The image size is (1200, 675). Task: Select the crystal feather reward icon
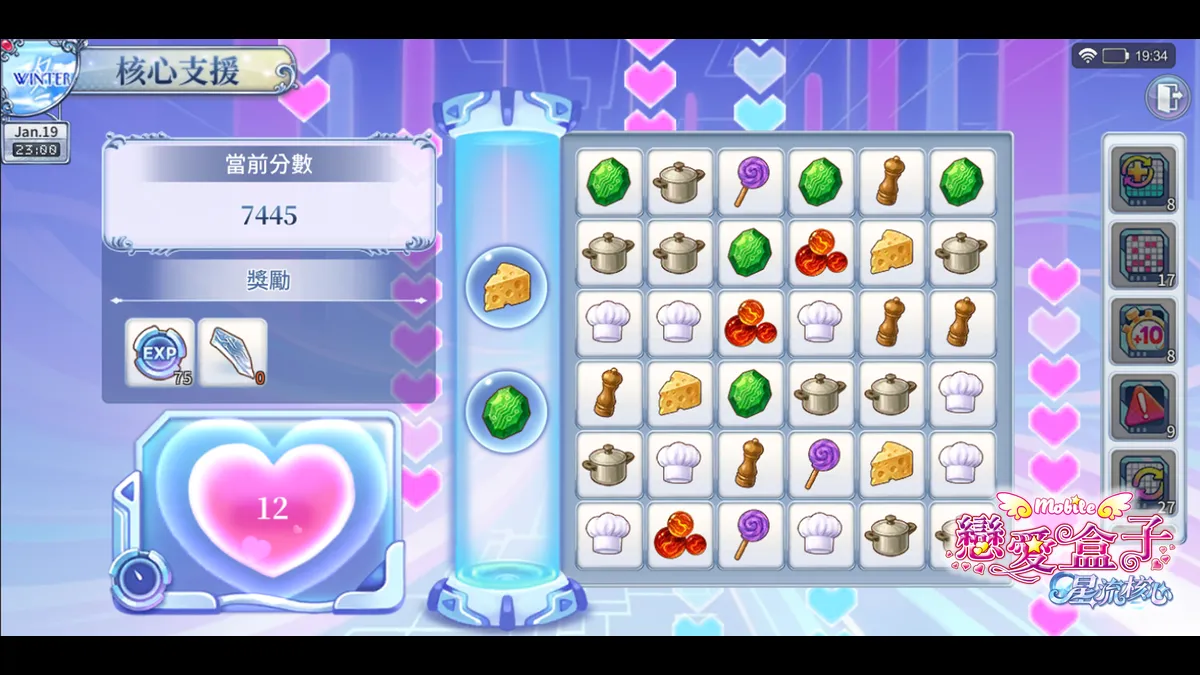pyautogui.click(x=232, y=352)
